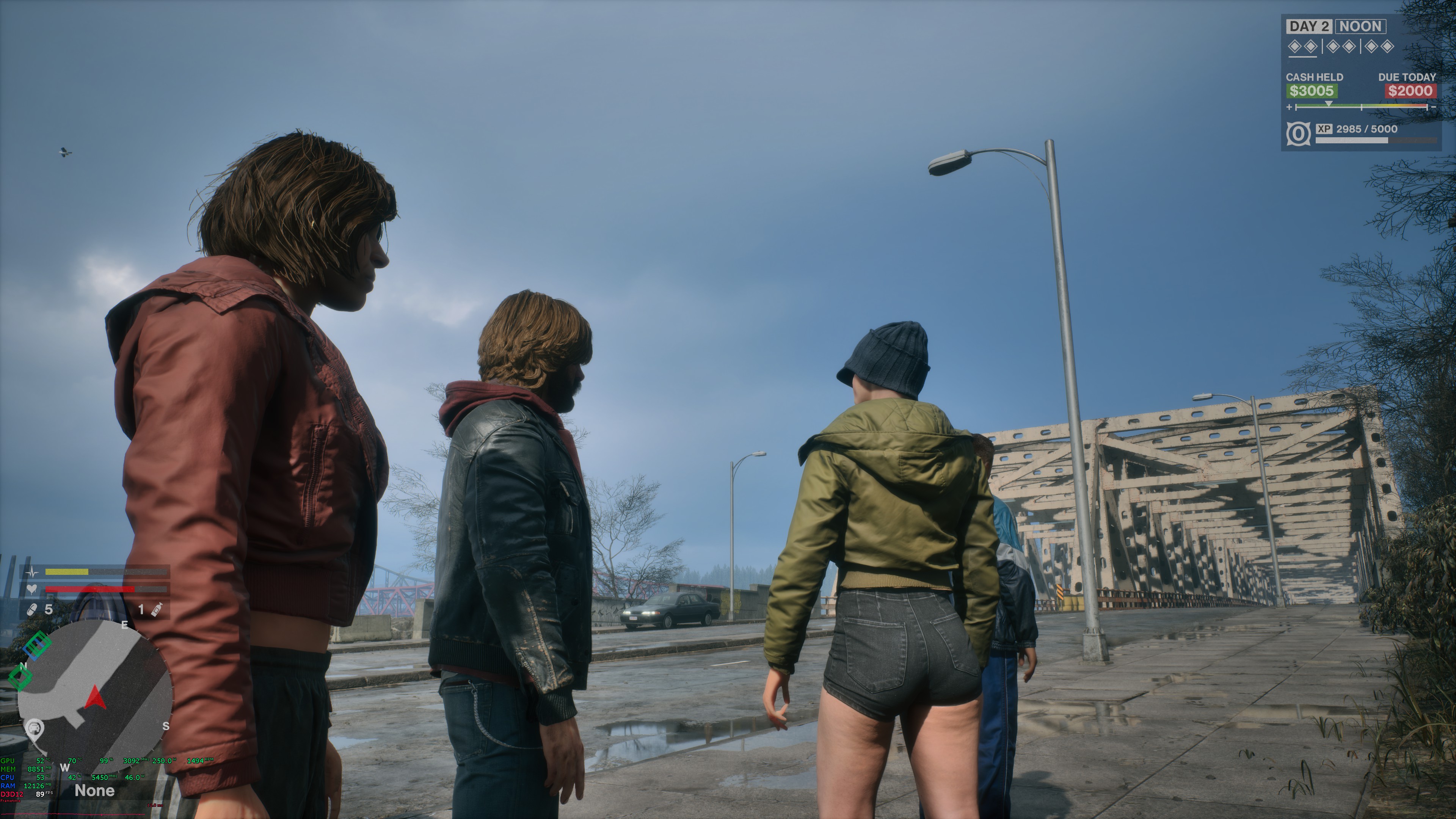Select the green marker overlapping the blue one
This screenshot has width=1456, height=819.
click(x=37, y=644)
